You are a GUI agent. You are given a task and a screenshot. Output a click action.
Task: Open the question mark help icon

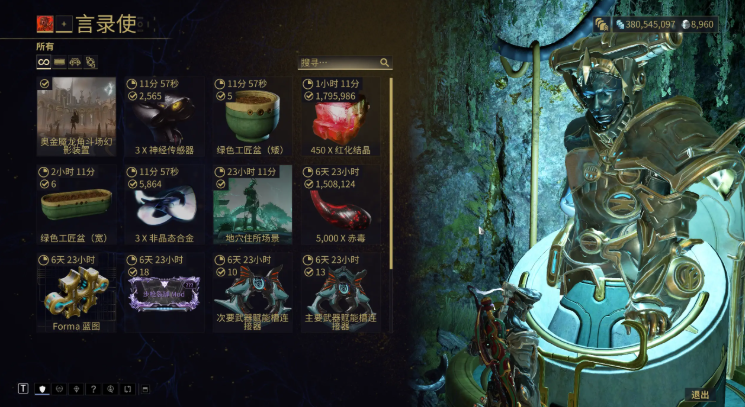[x=93, y=388]
